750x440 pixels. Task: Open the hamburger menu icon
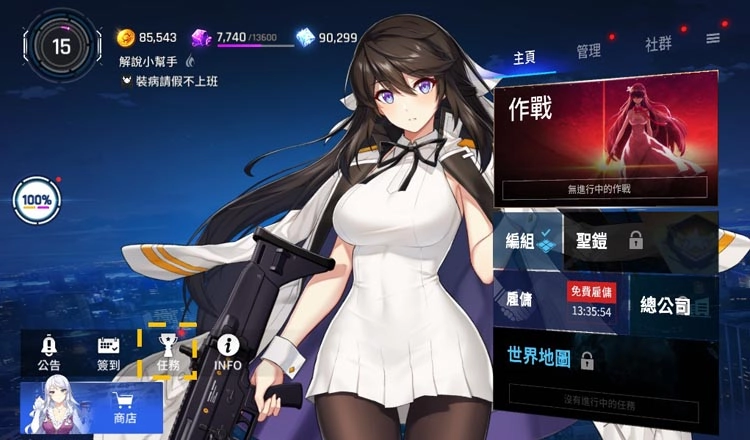point(713,39)
